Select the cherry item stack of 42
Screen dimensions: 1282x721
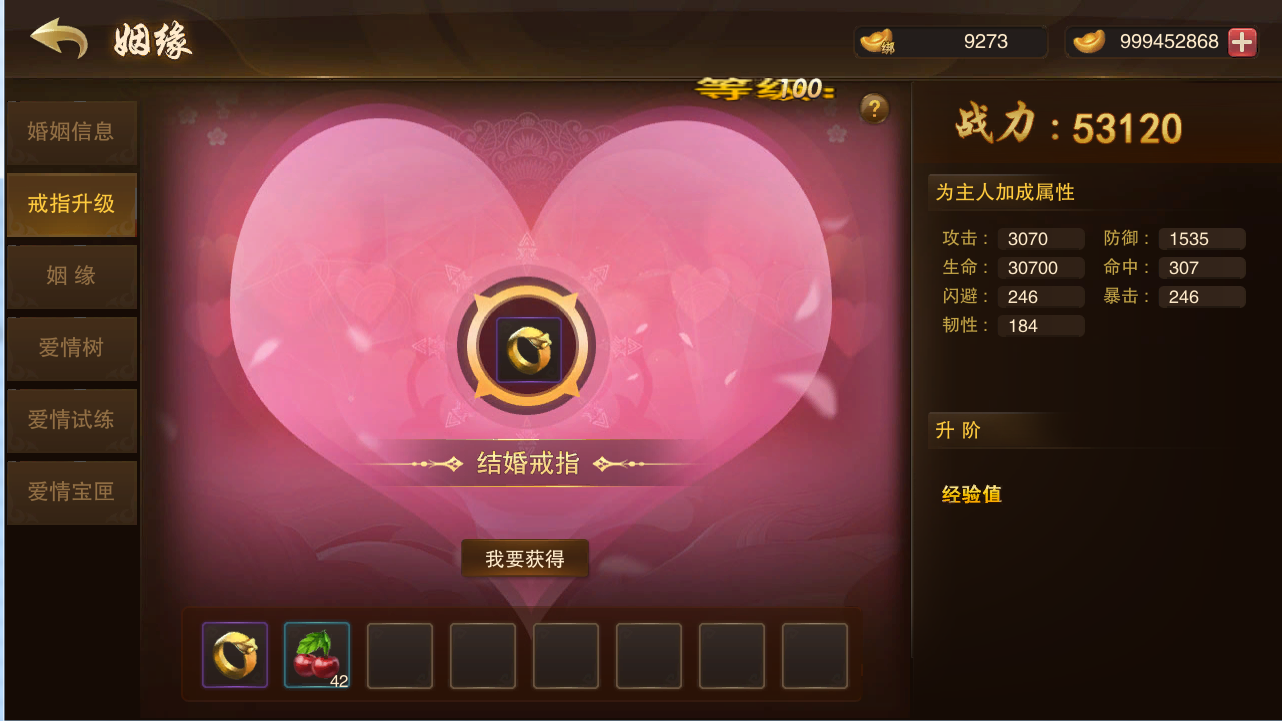pos(317,655)
